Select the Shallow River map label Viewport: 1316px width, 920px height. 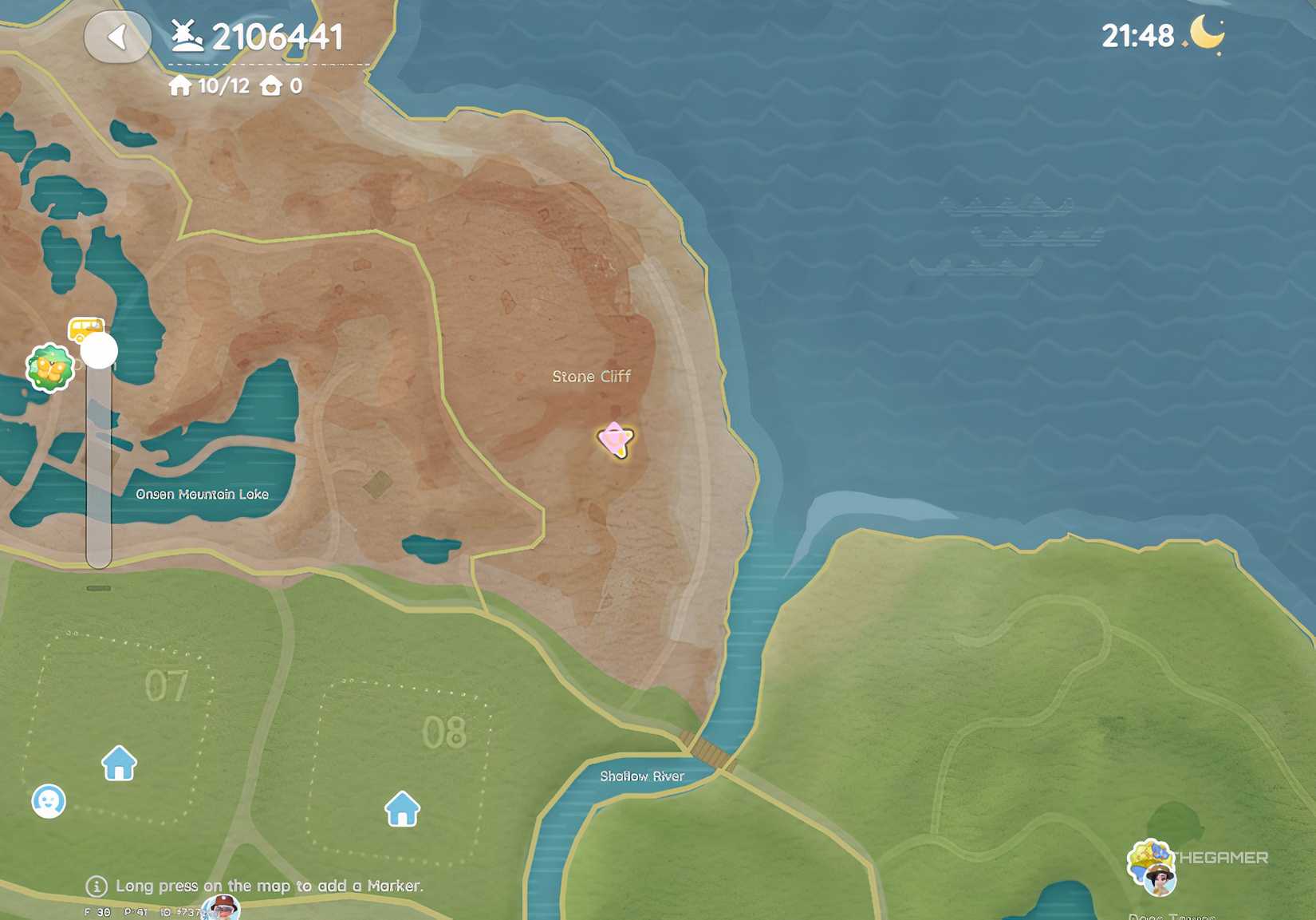click(643, 775)
